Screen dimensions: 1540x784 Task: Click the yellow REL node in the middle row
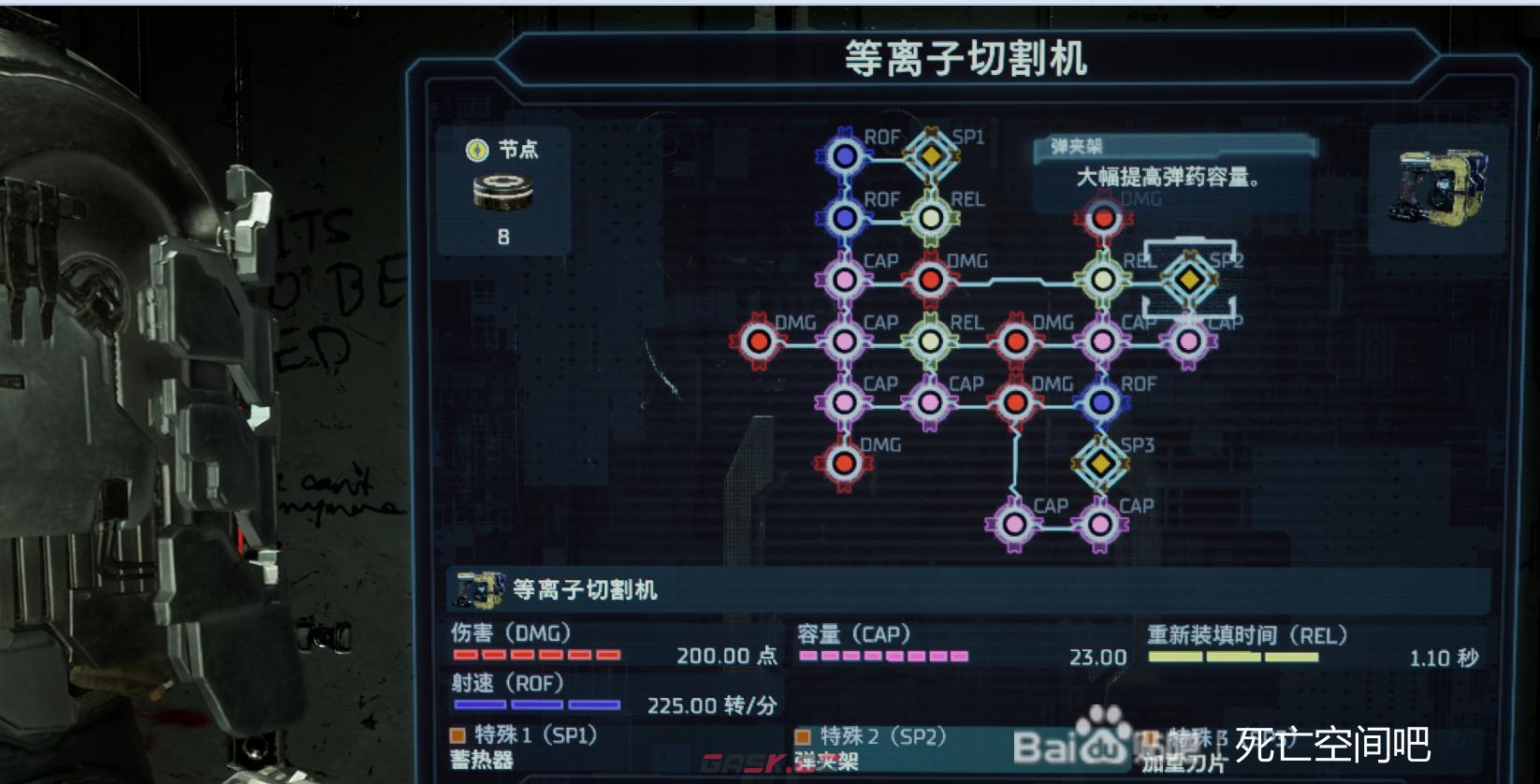(x=931, y=341)
